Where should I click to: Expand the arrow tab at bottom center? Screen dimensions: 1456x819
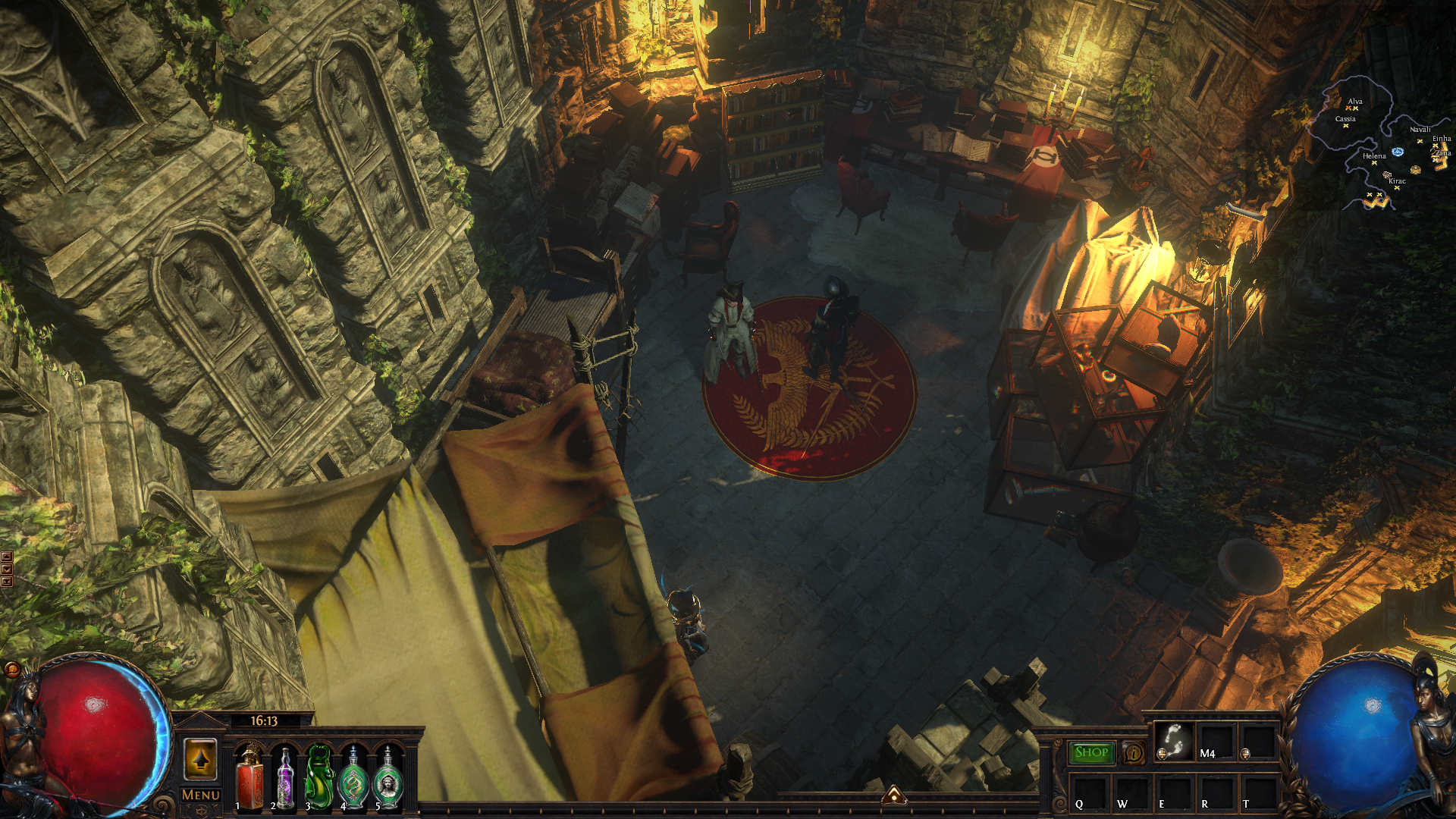tap(894, 795)
